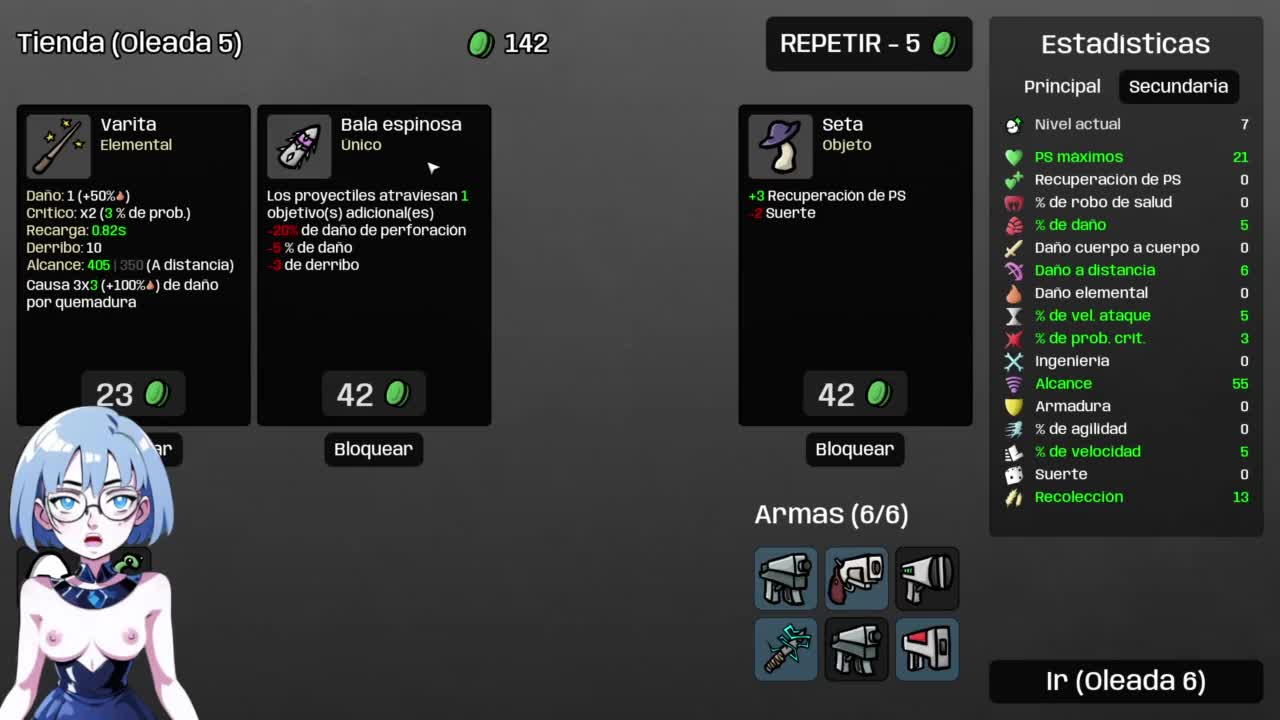Screen dimensions: 1280x720
Task: Lock the Seta offer with Bloquear
Action: coord(854,449)
